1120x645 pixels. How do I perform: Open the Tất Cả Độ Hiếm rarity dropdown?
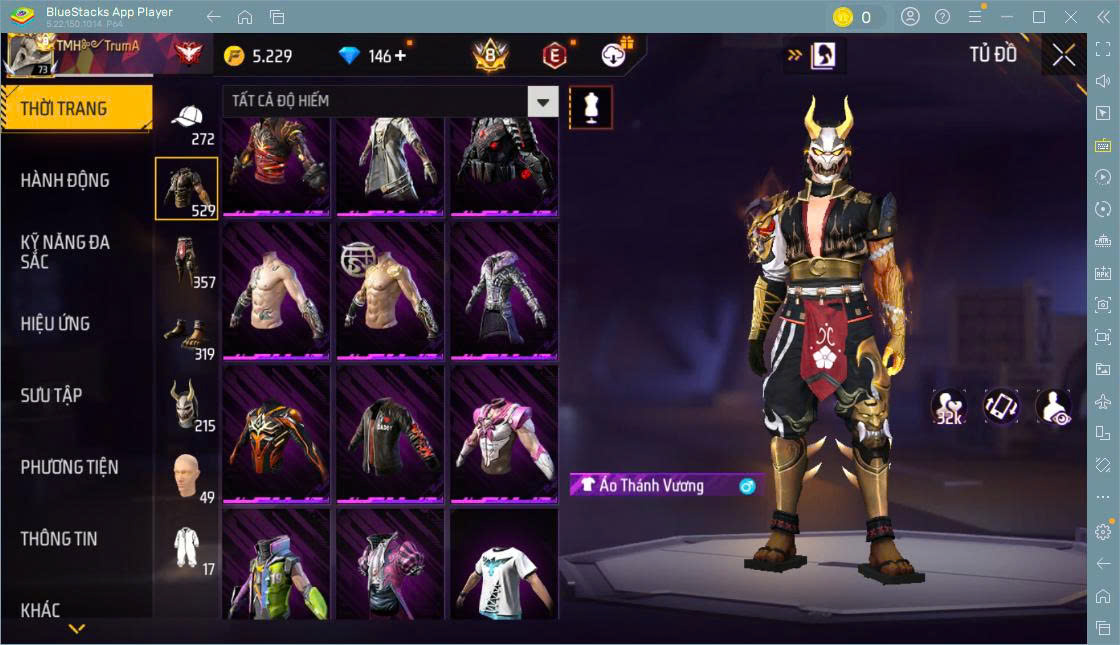click(x=542, y=101)
